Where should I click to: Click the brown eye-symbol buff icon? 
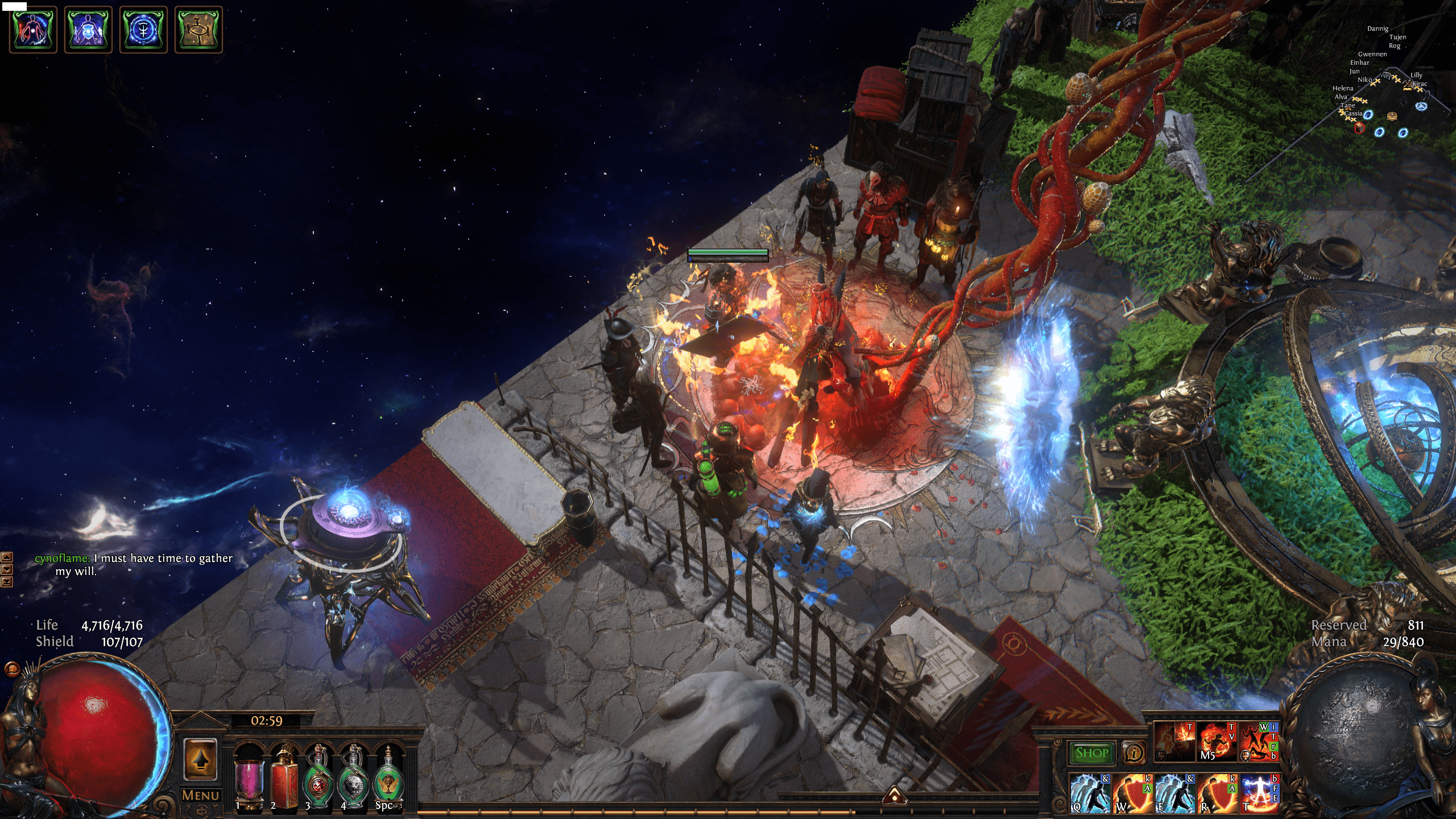pos(198,30)
